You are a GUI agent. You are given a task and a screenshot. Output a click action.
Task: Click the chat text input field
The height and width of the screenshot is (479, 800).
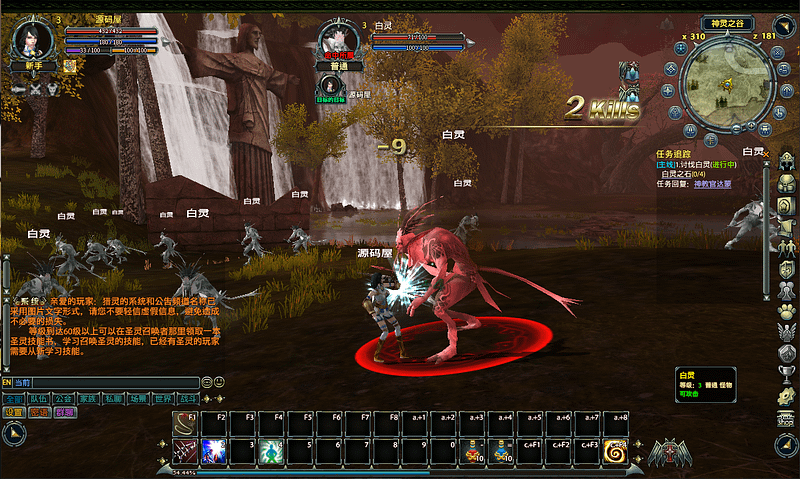(x=110, y=382)
